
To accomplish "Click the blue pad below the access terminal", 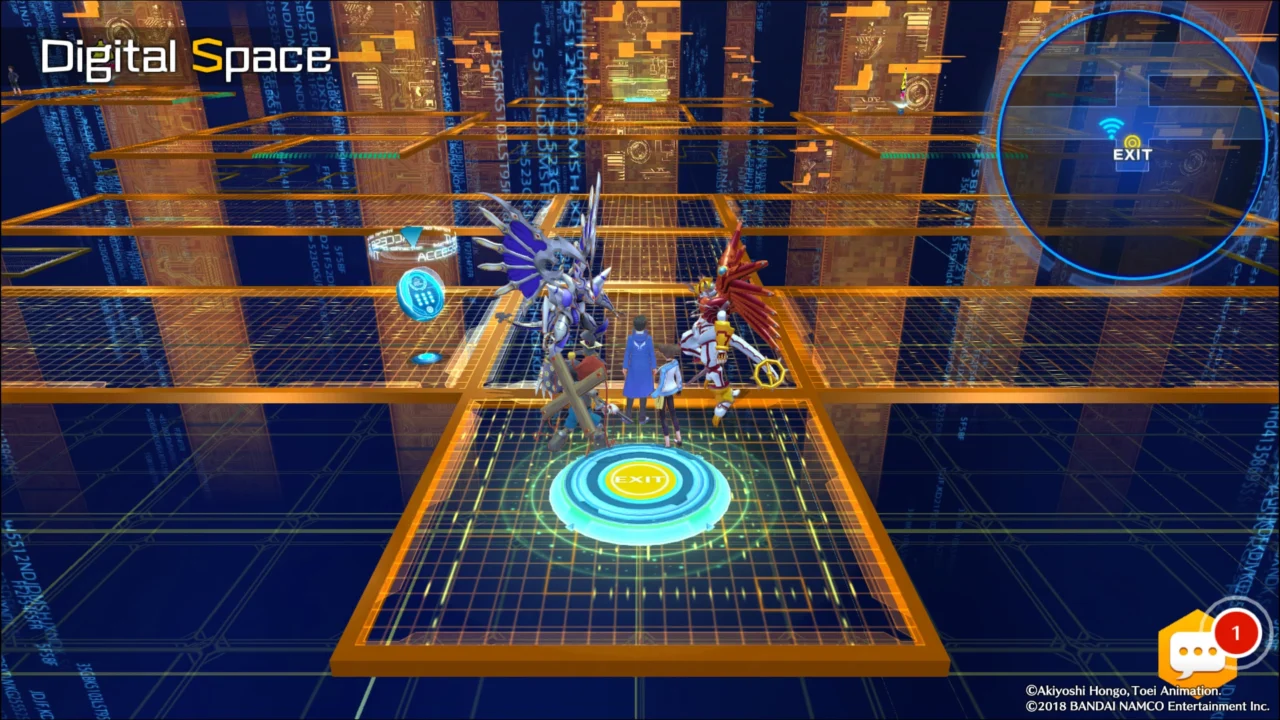I will [426, 358].
